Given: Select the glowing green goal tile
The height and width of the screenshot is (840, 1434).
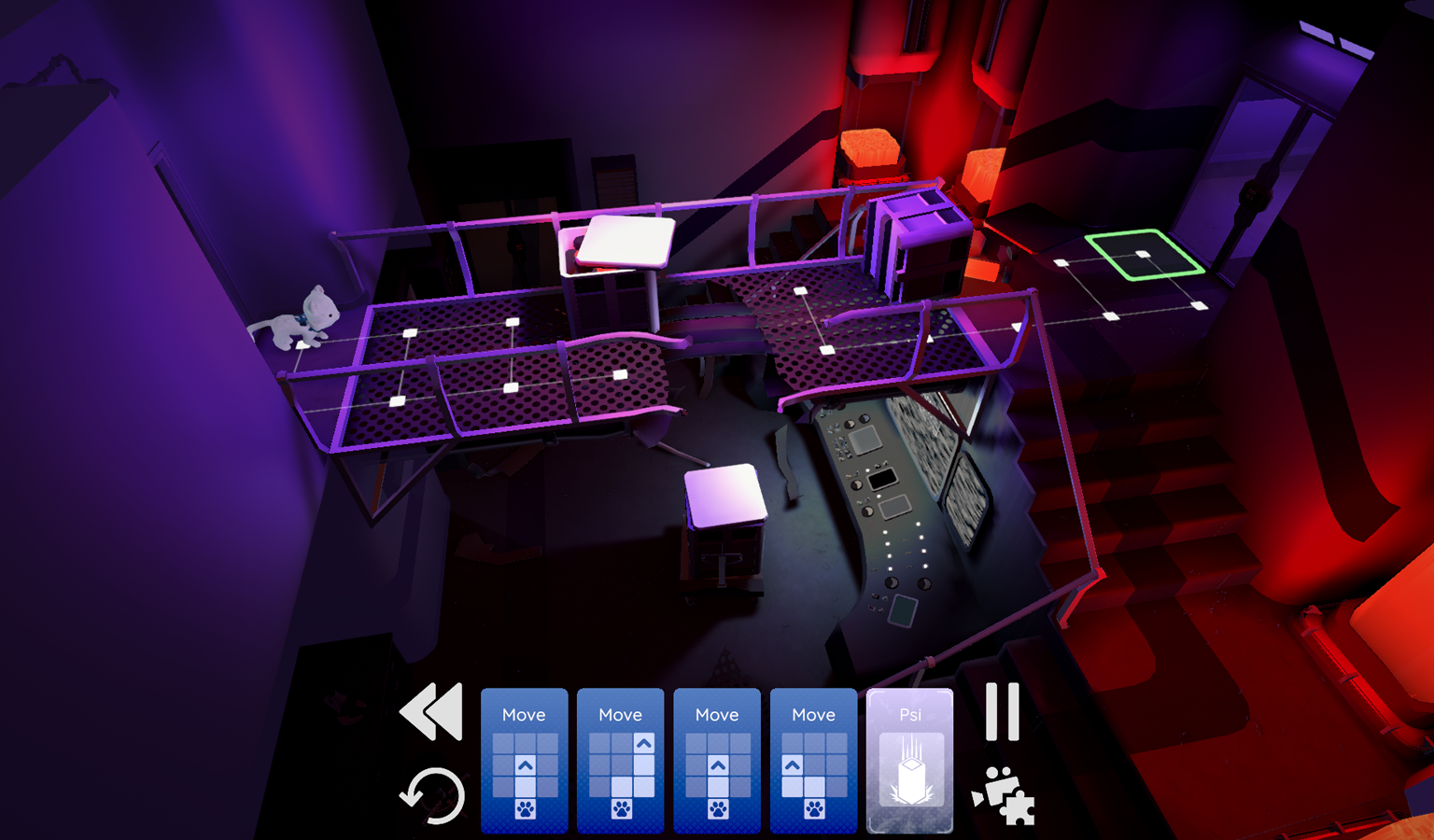Looking at the screenshot, I should click(1144, 254).
